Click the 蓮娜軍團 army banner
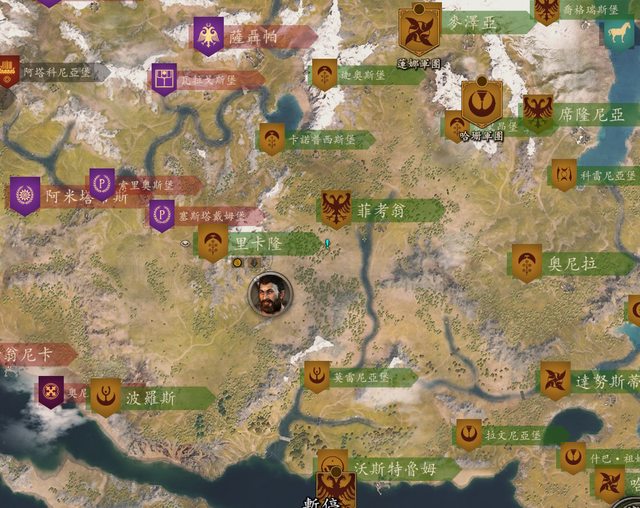Viewport: 640px width, 508px height. pos(420,32)
